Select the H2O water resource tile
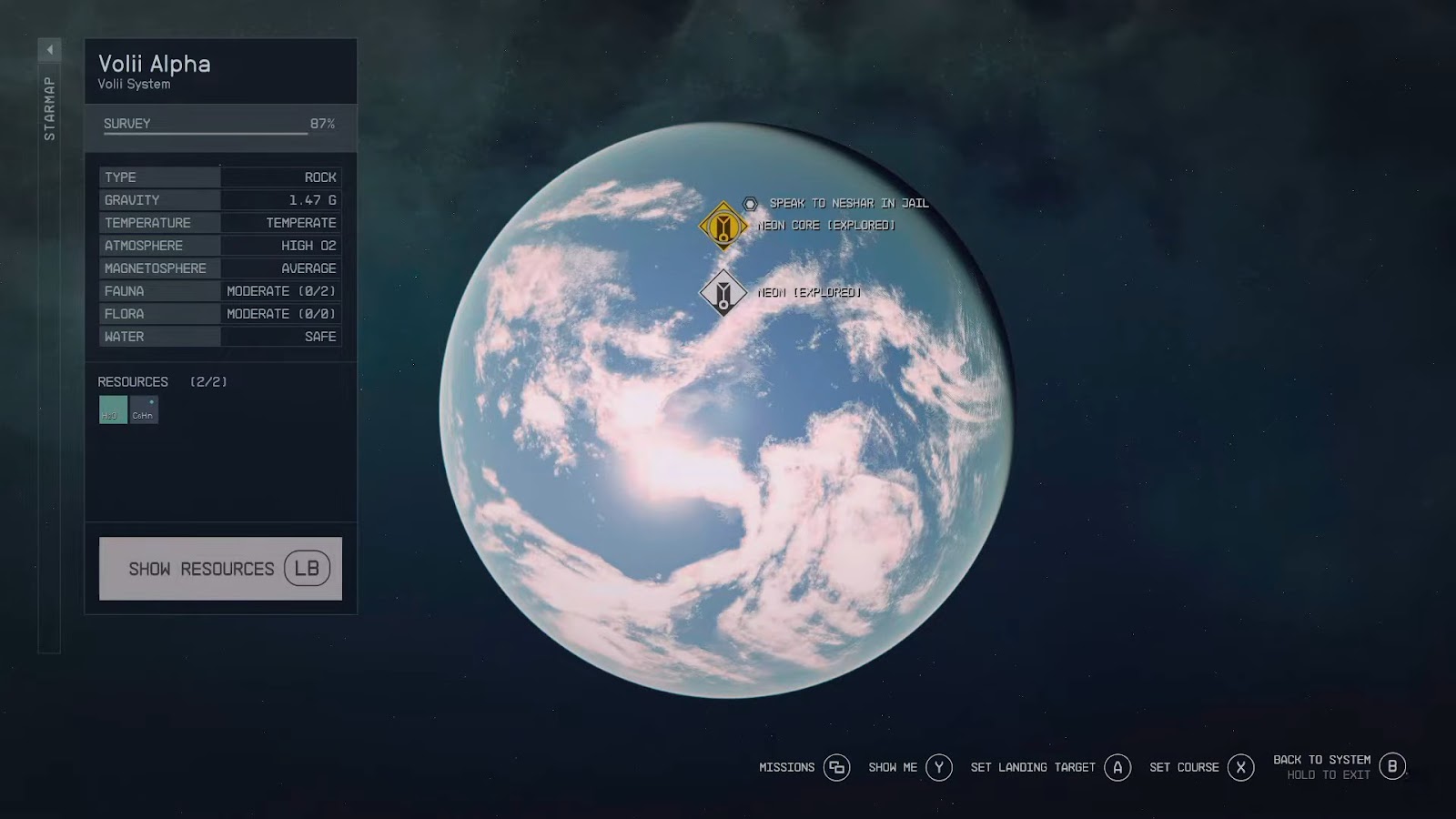This screenshot has height=819, width=1456. pyautogui.click(x=113, y=409)
